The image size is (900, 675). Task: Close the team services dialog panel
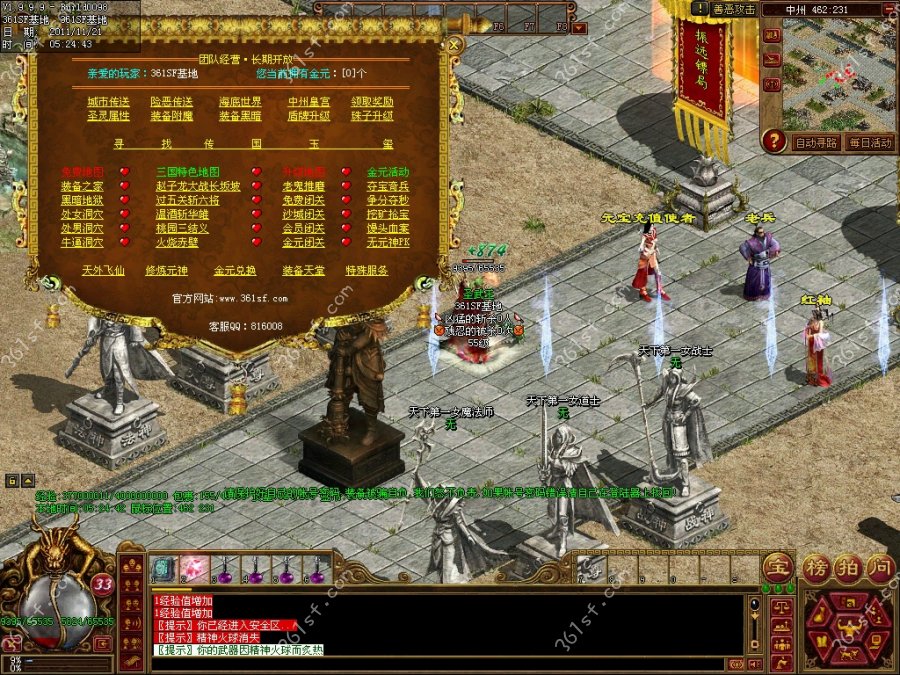pos(454,45)
